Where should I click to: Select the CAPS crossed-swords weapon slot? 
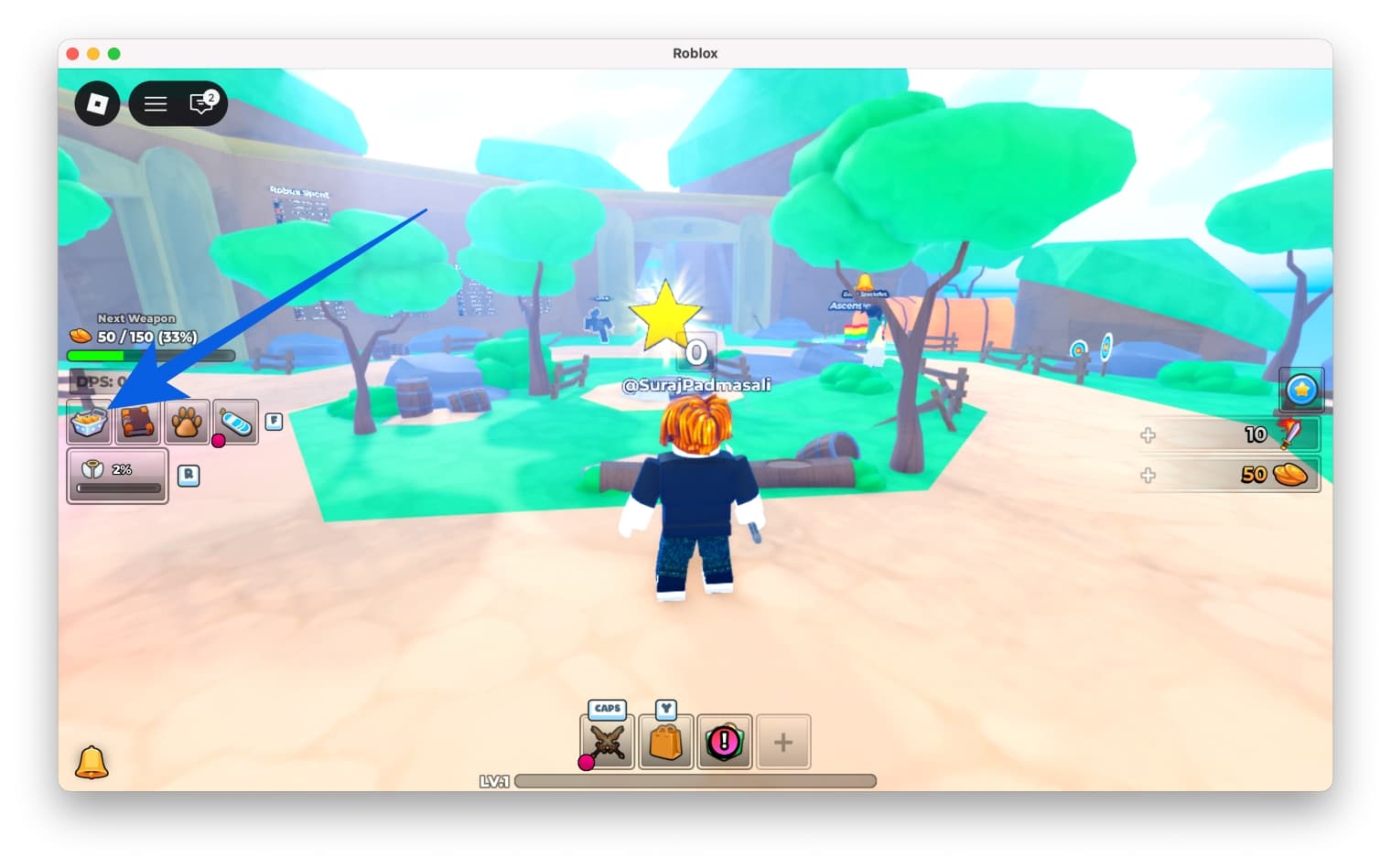(x=606, y=742)
